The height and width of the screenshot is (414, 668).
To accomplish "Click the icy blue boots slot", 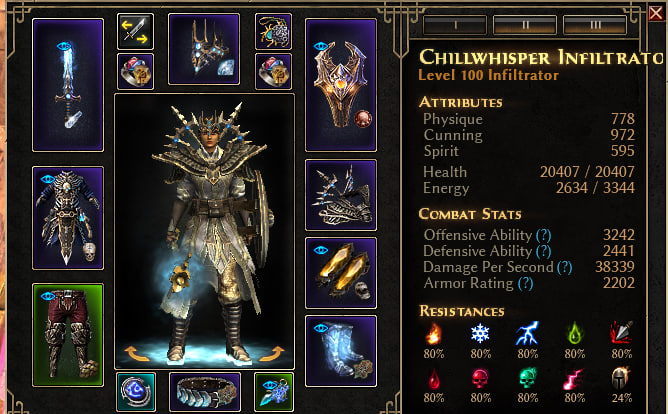I will pos(340,350).
